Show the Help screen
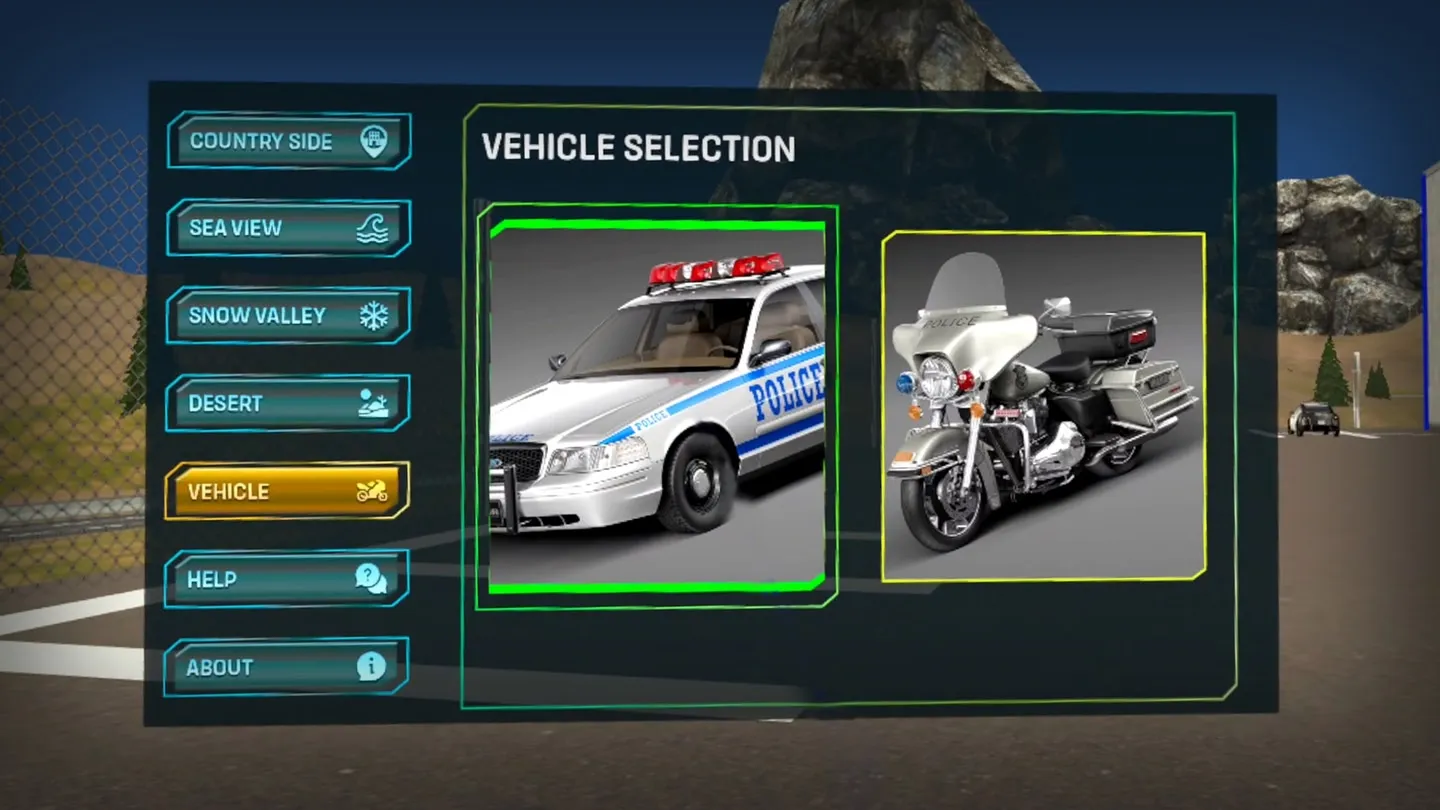The height and width of the screenshot is (810, 1440). [287, 579]
